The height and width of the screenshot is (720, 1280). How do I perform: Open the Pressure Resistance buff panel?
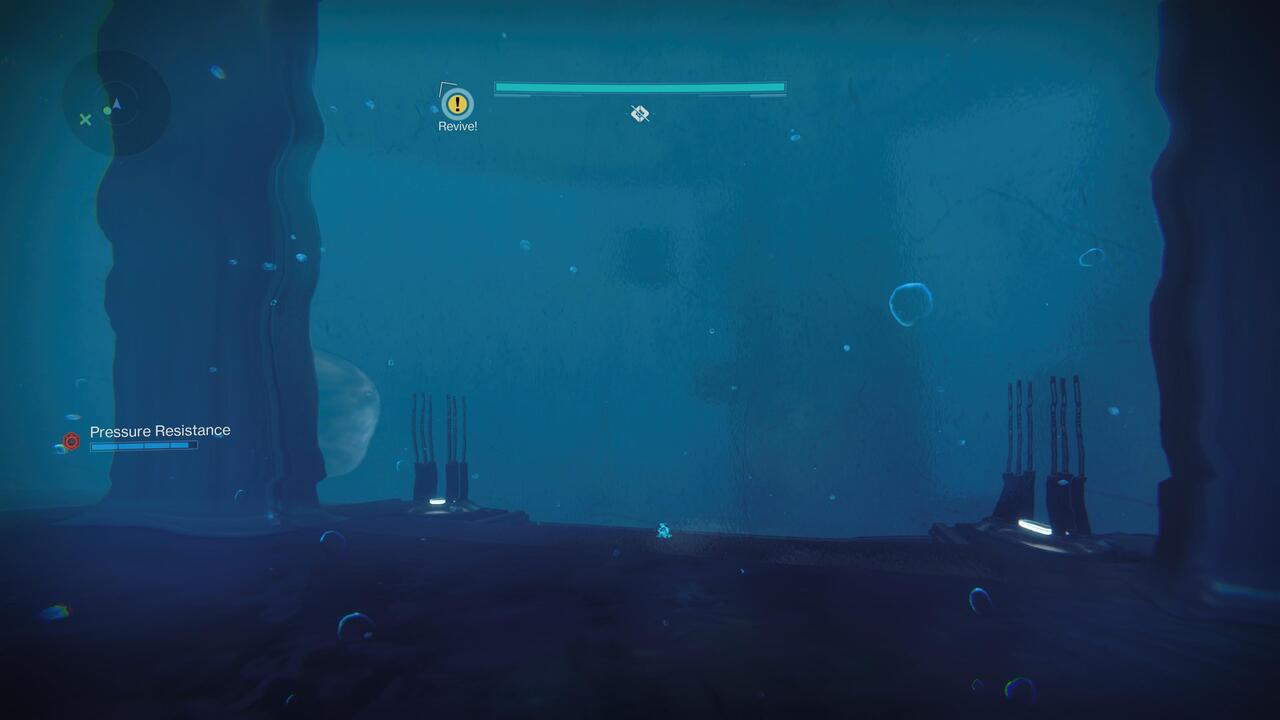pos(143,436)
